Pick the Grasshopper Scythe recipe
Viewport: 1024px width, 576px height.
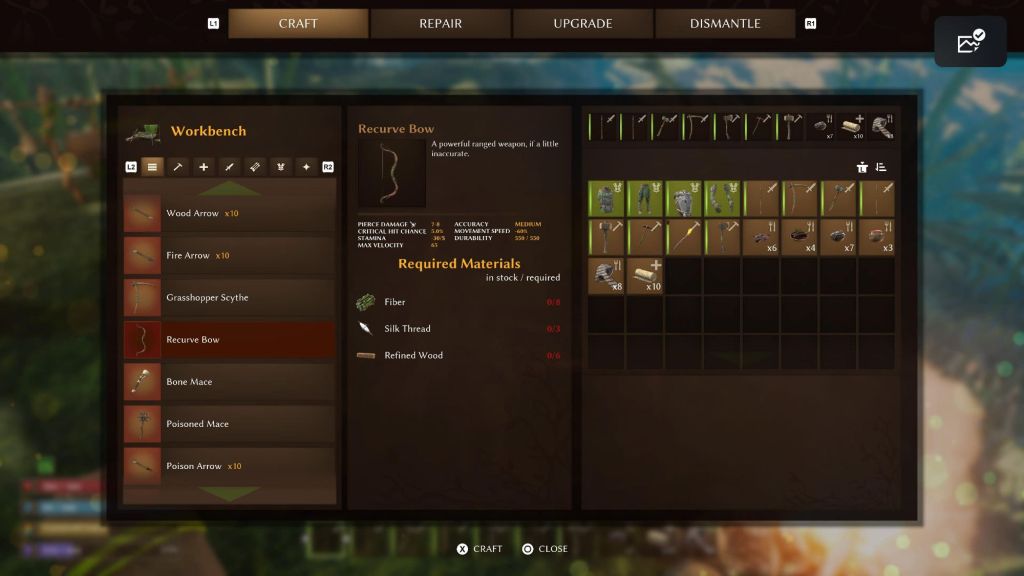click(229, 298)
